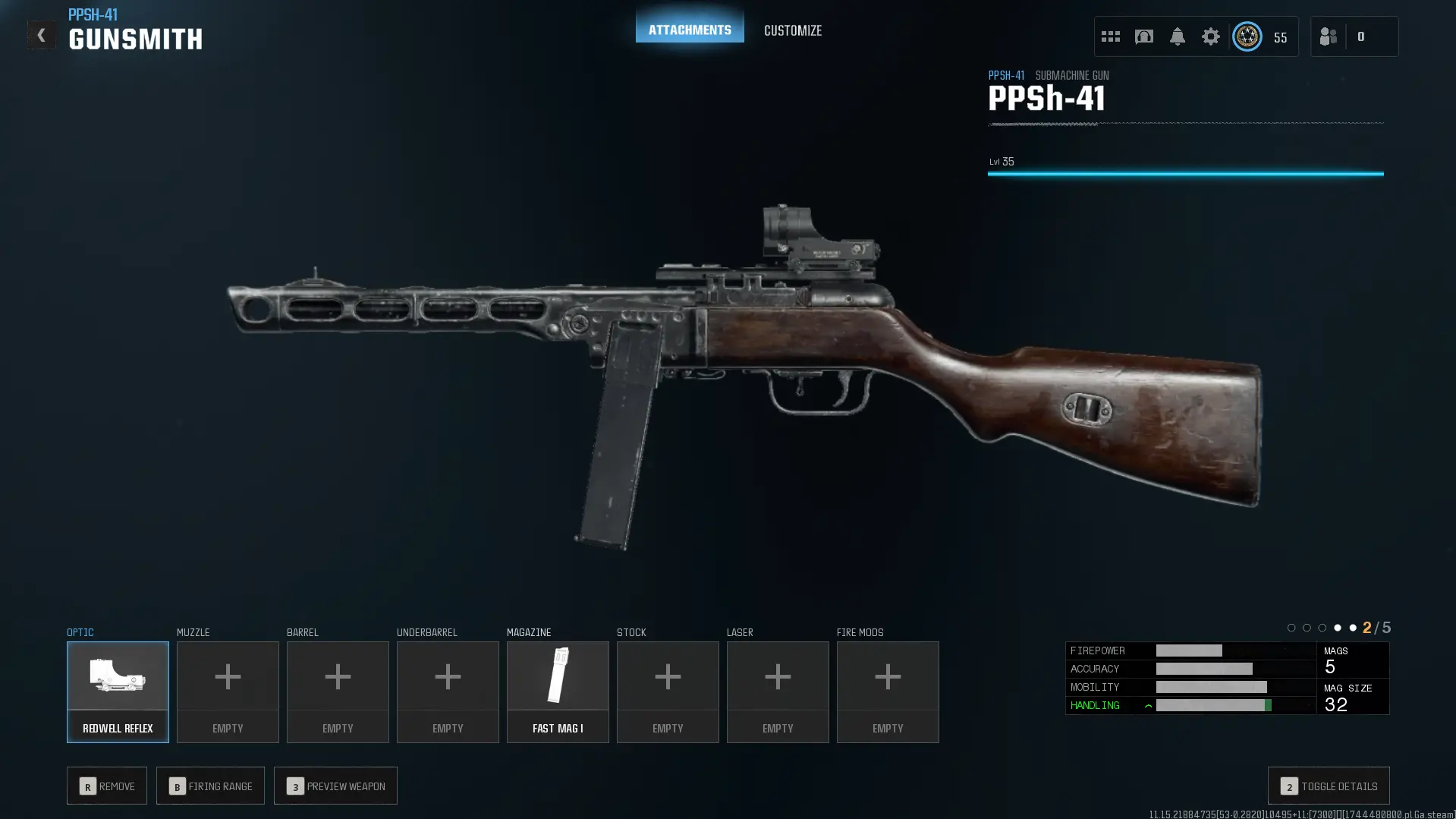Select the Fast Mag I magazine slot
Viewport: 1456px width, 819px height.
coord(558,691)
